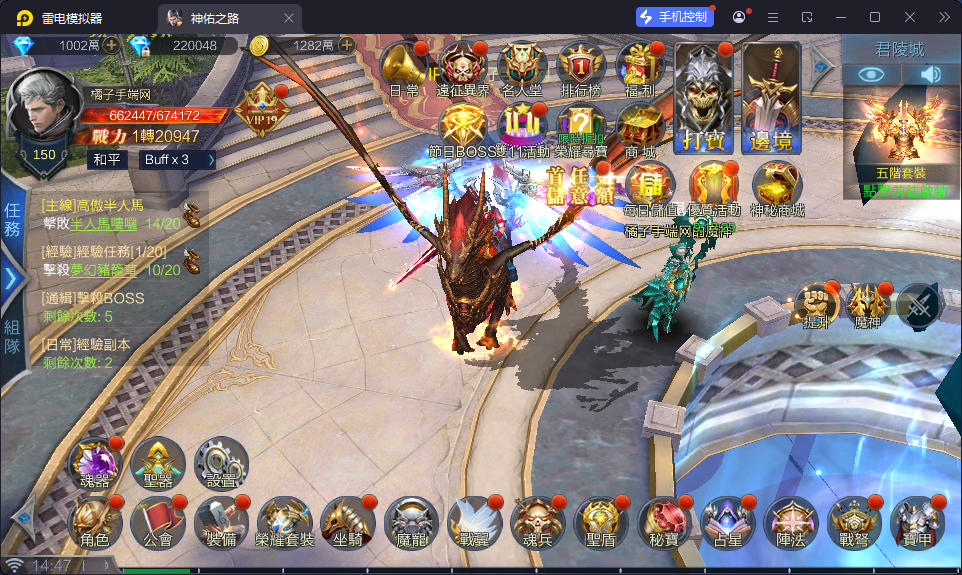The image size is (962, 575).
Task: Open the 設置 settings gear
Action: (221, 463)
